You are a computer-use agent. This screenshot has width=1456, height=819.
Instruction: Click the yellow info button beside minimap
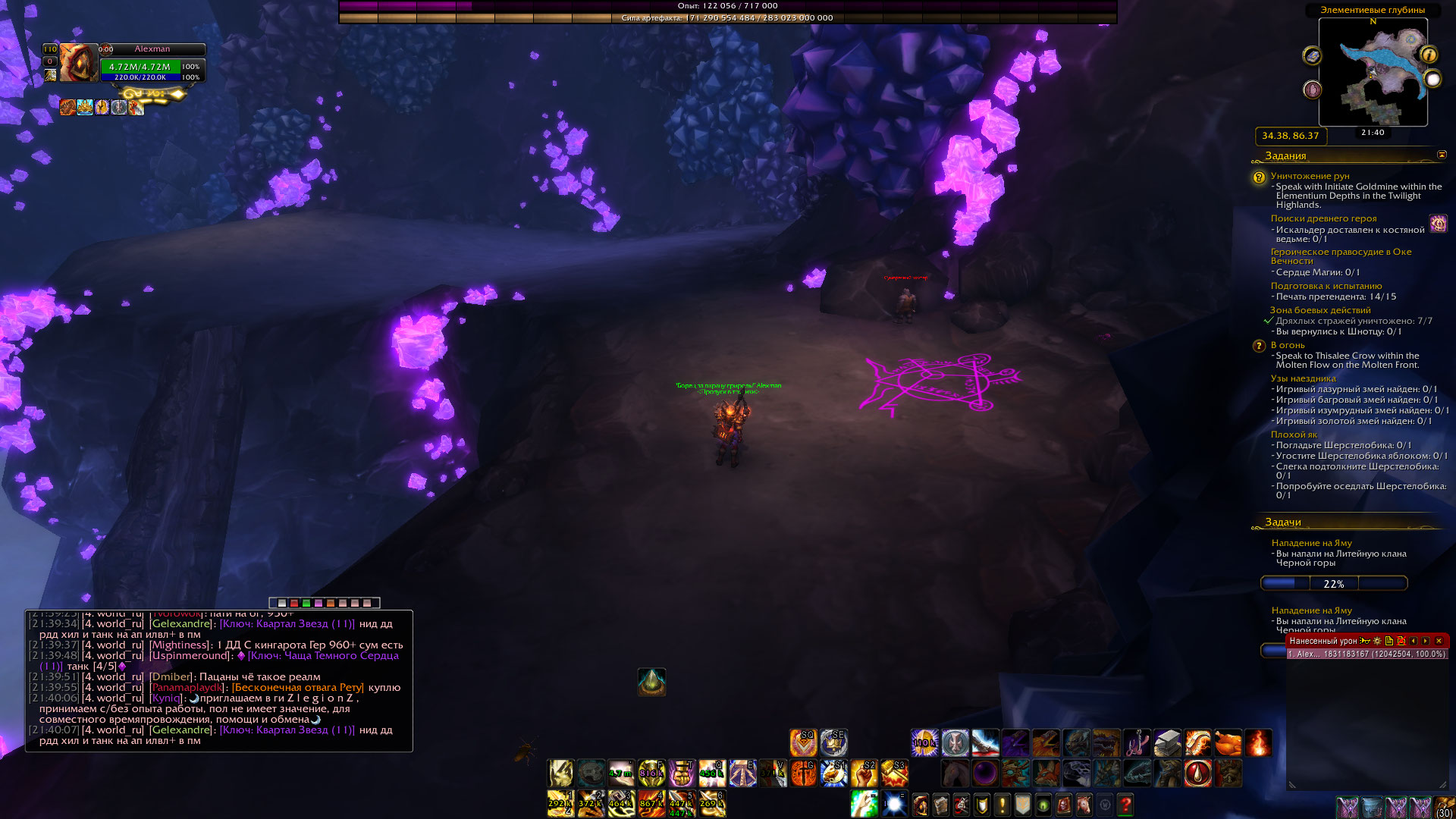click(x=1429, y=55)
